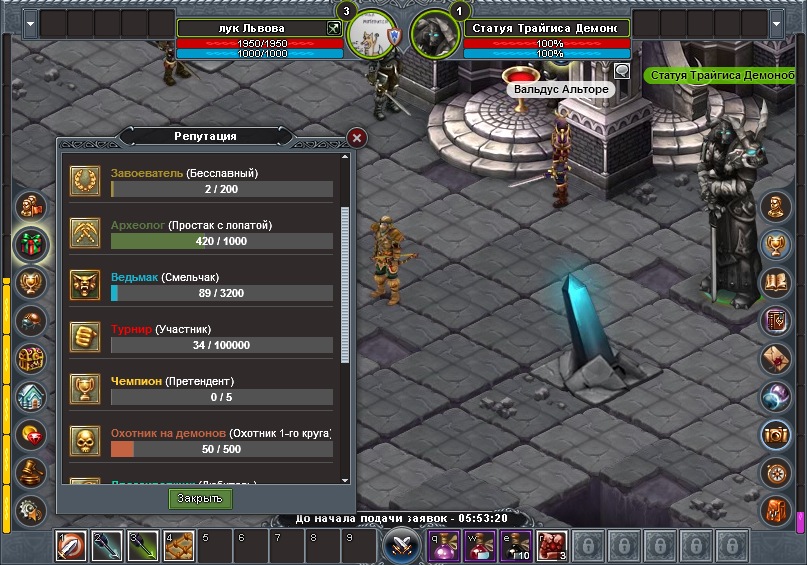807x565 pixels.
Task: Open the green gift box menu
Action: click(x=32, y=244)
